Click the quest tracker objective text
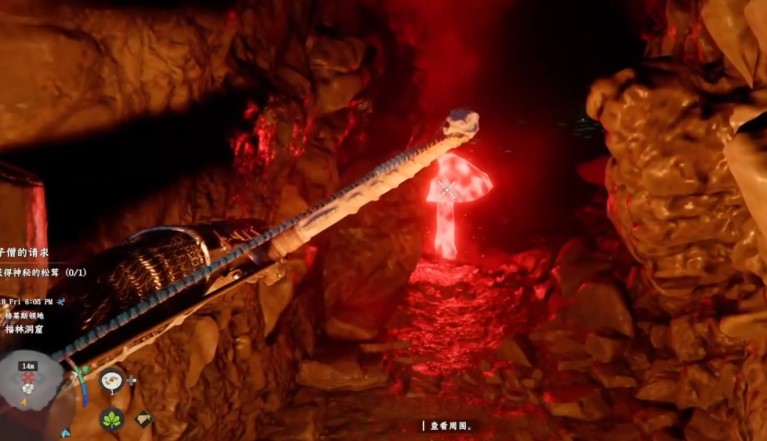This screenshot has width=767, height=441. [40, 274]
